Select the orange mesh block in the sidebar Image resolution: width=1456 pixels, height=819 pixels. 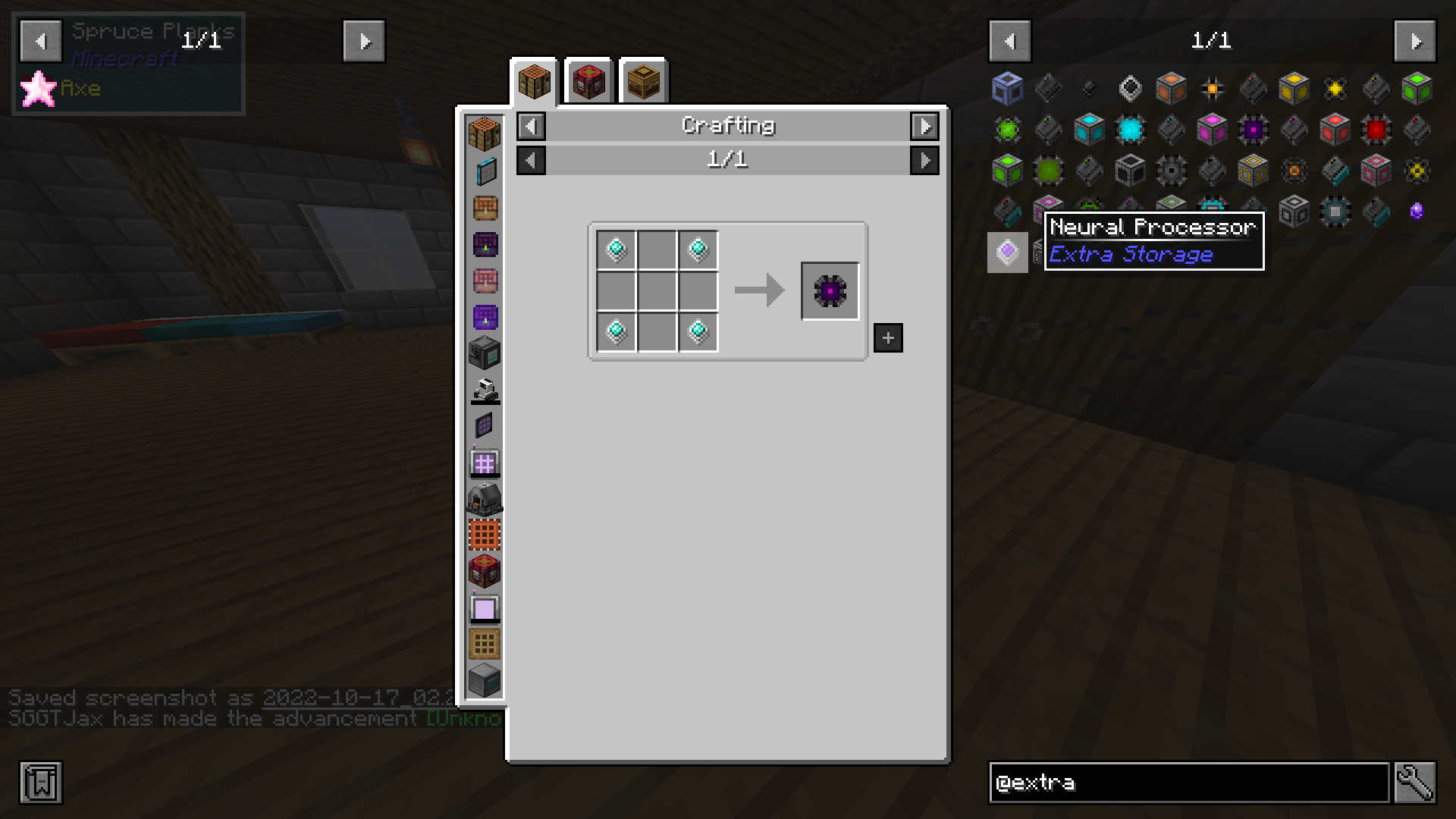485,535
